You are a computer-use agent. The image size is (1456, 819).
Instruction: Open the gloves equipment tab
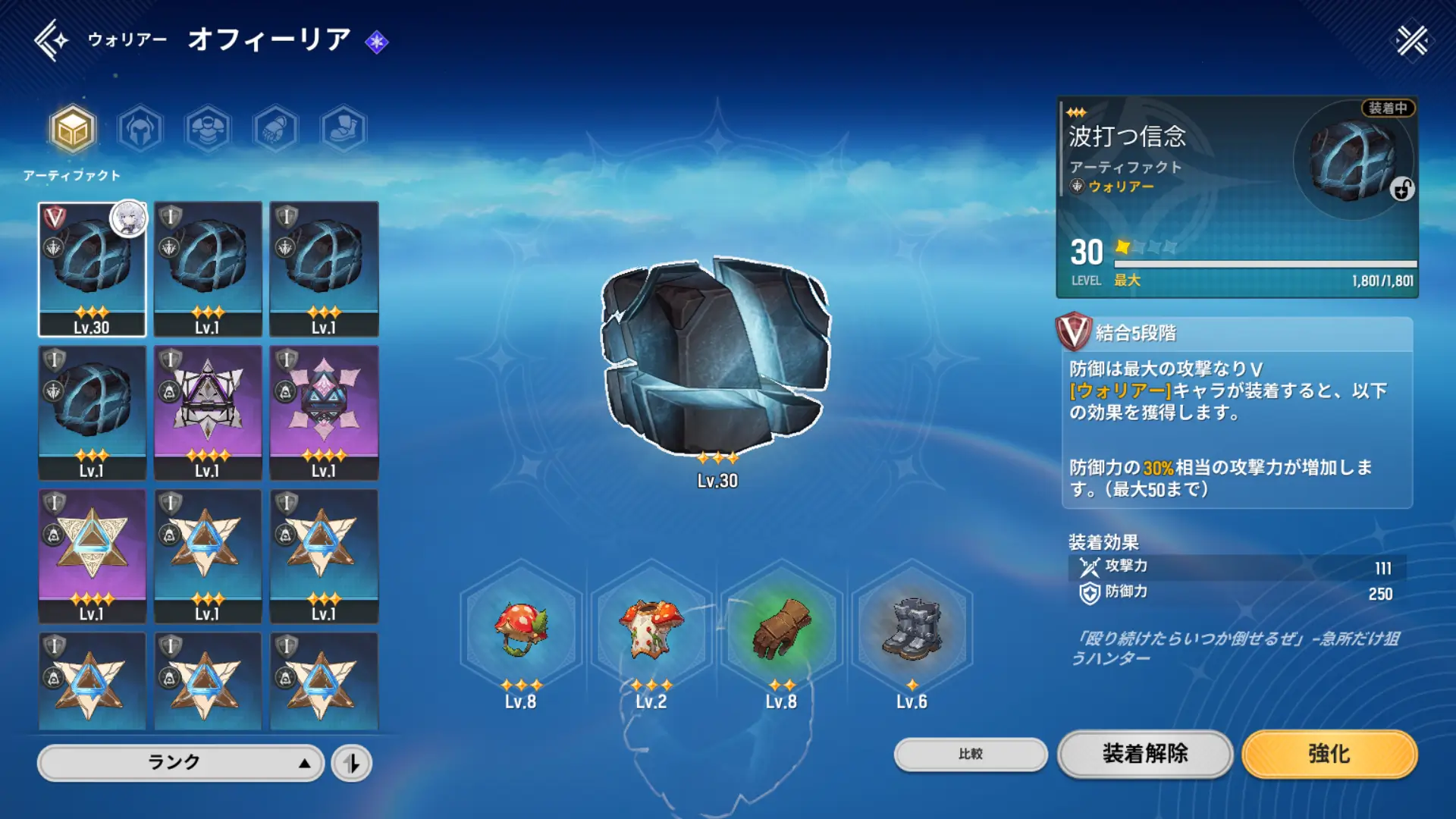click(x=275, y=129)
